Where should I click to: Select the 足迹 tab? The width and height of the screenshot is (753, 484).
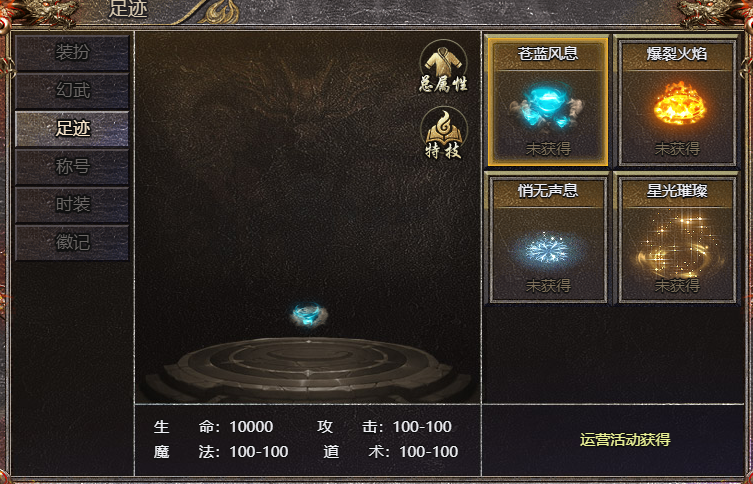tap(72, 129)
